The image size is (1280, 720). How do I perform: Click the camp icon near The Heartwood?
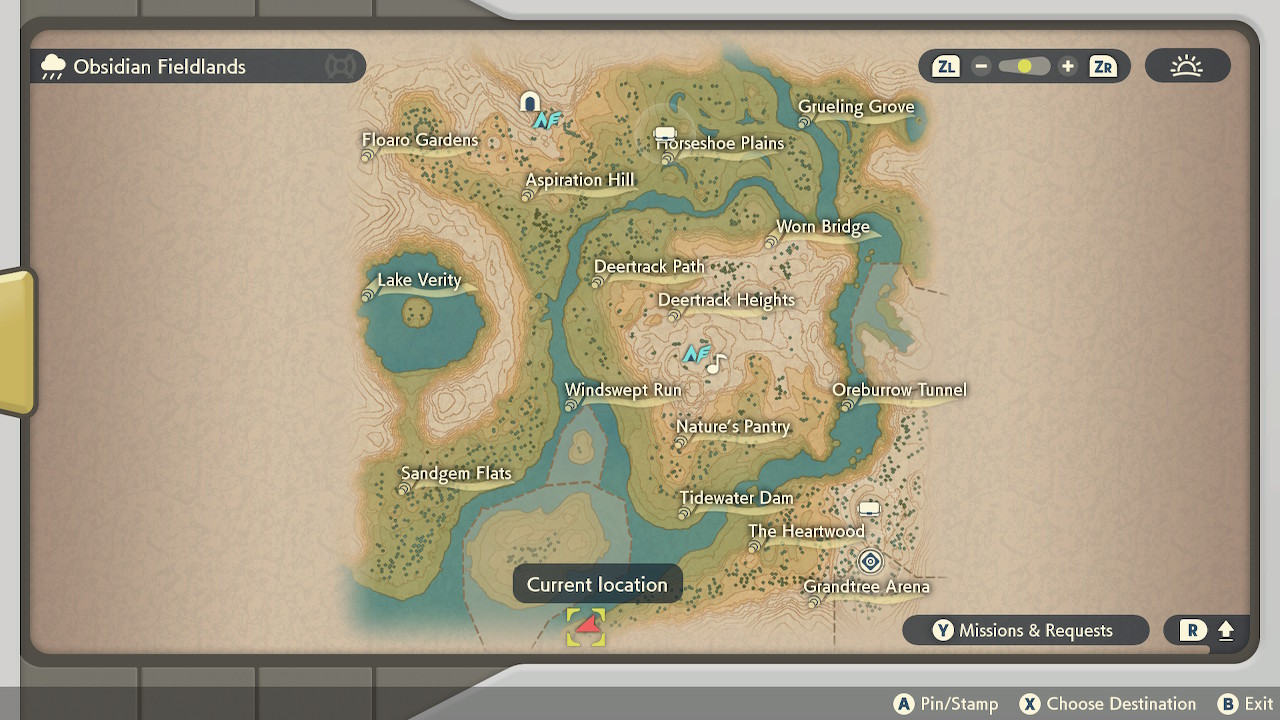[869, 507]
